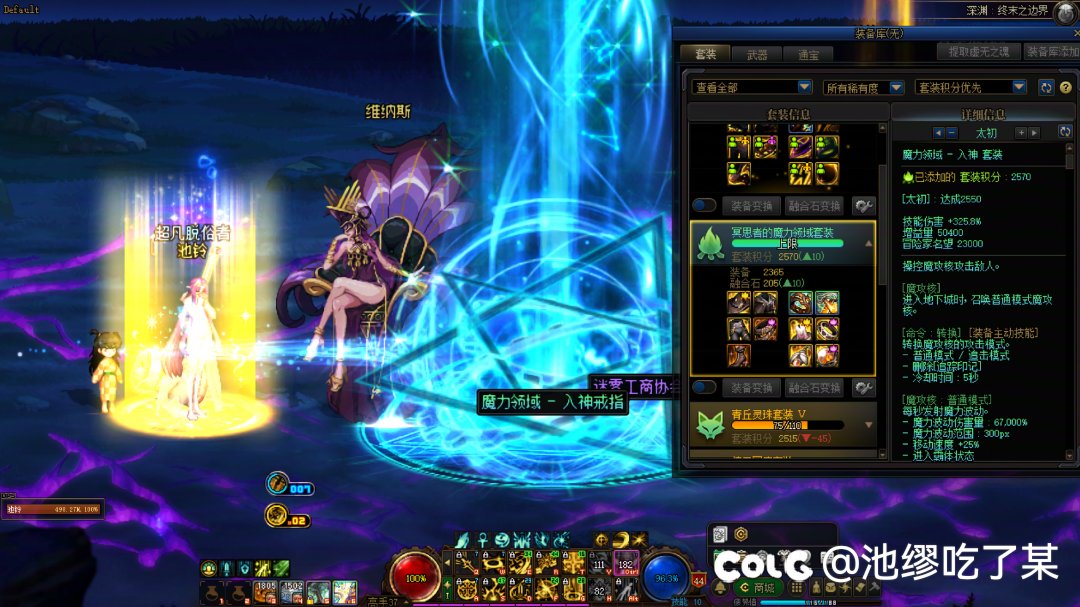Image resolution: width=1080 pixels, height=607 pixels.
Task: Click the question mark help icon
Action: click(x=1066, y=87)
